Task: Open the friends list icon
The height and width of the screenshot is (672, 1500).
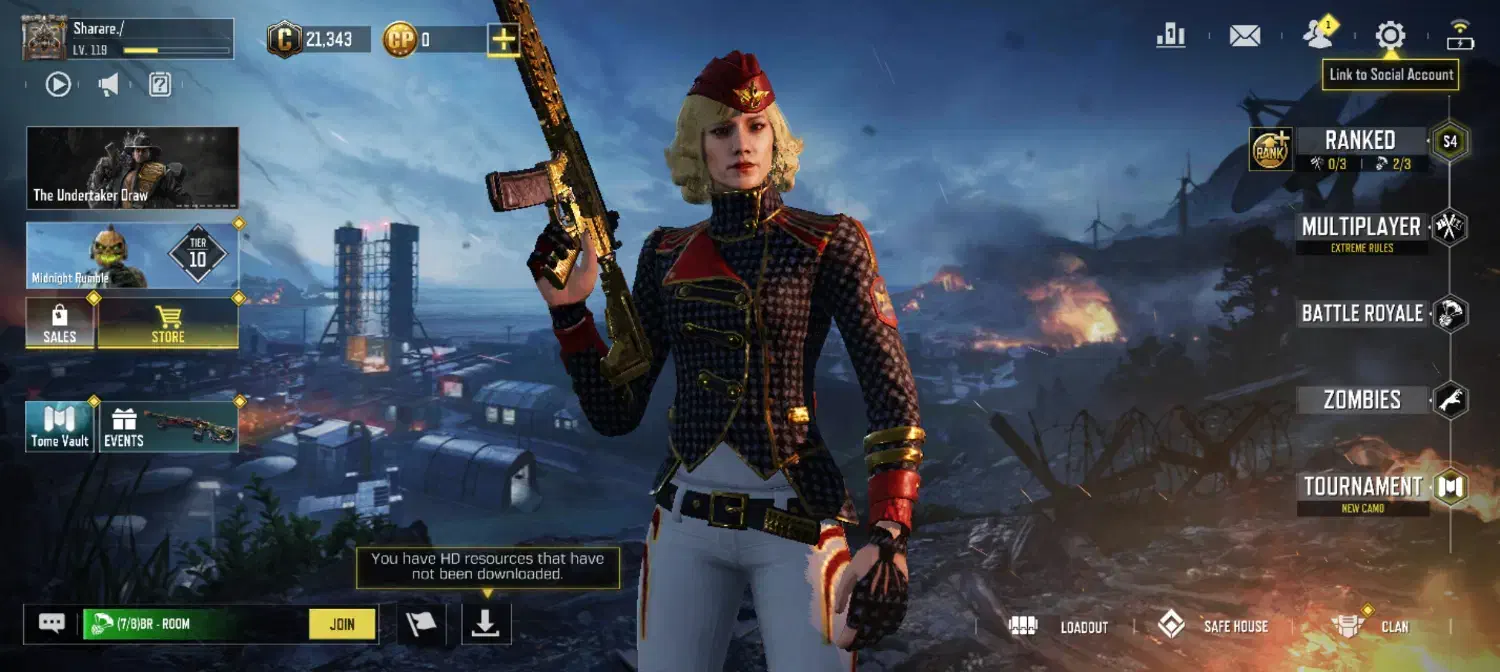Action: 1318,36
